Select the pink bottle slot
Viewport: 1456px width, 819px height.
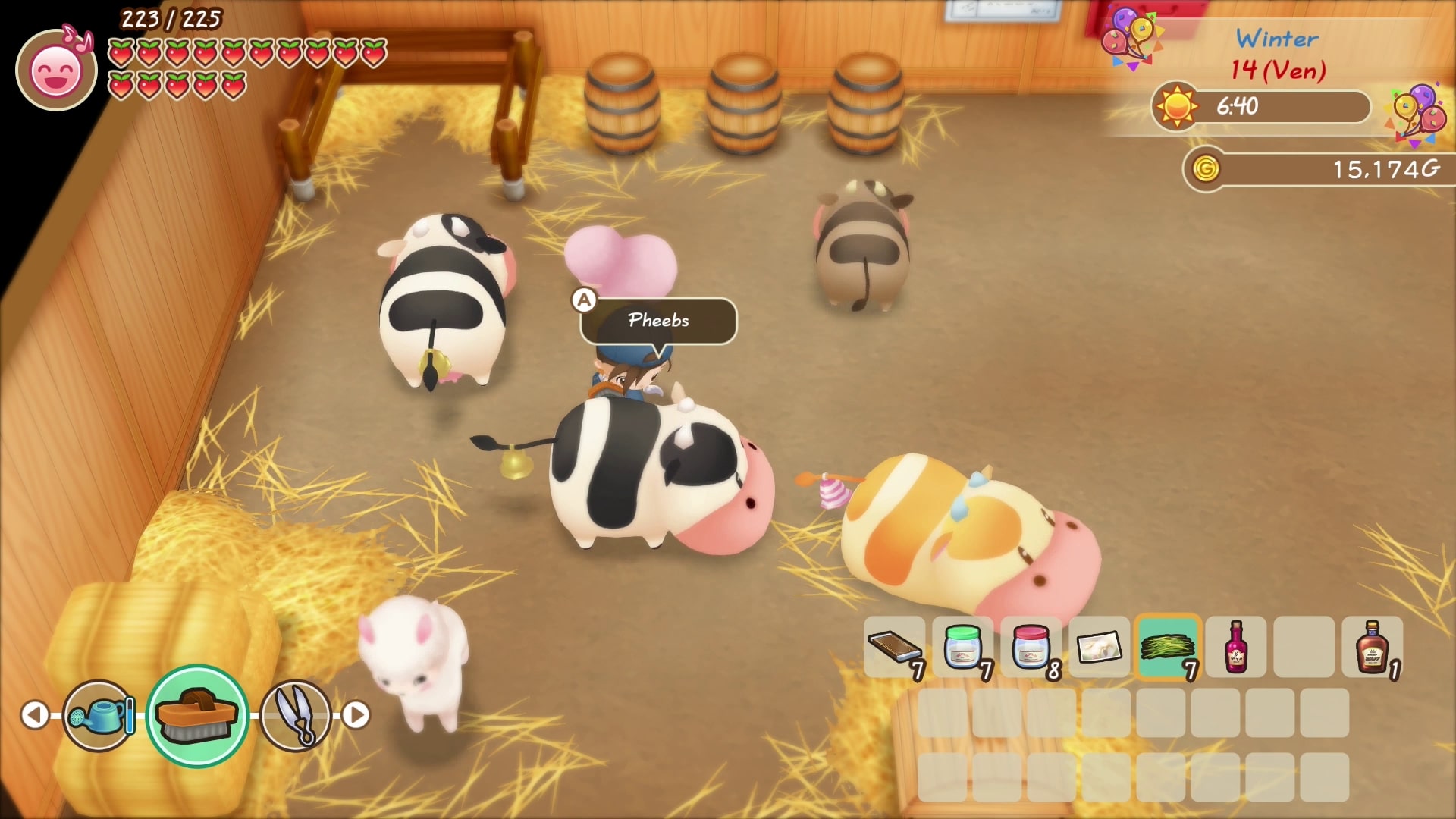pos(1236,647)
